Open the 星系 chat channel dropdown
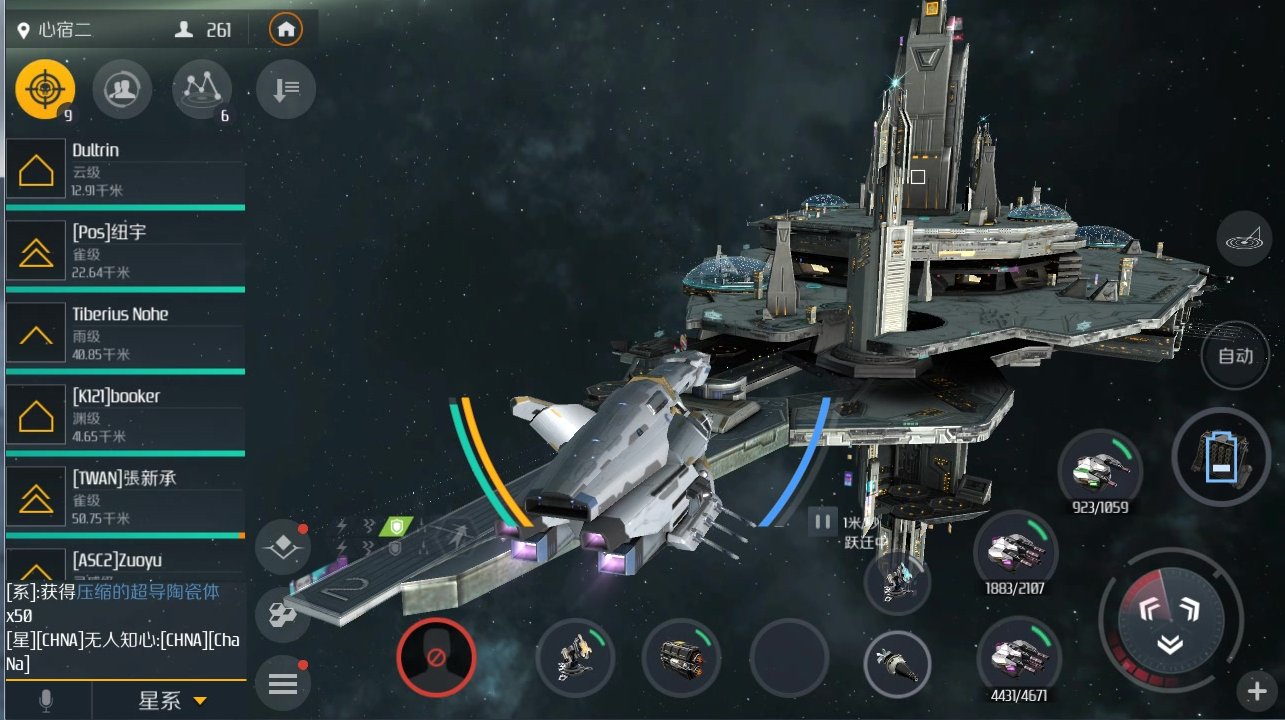1285x720 pixels. pyautogui.click(x=172, y=701)
